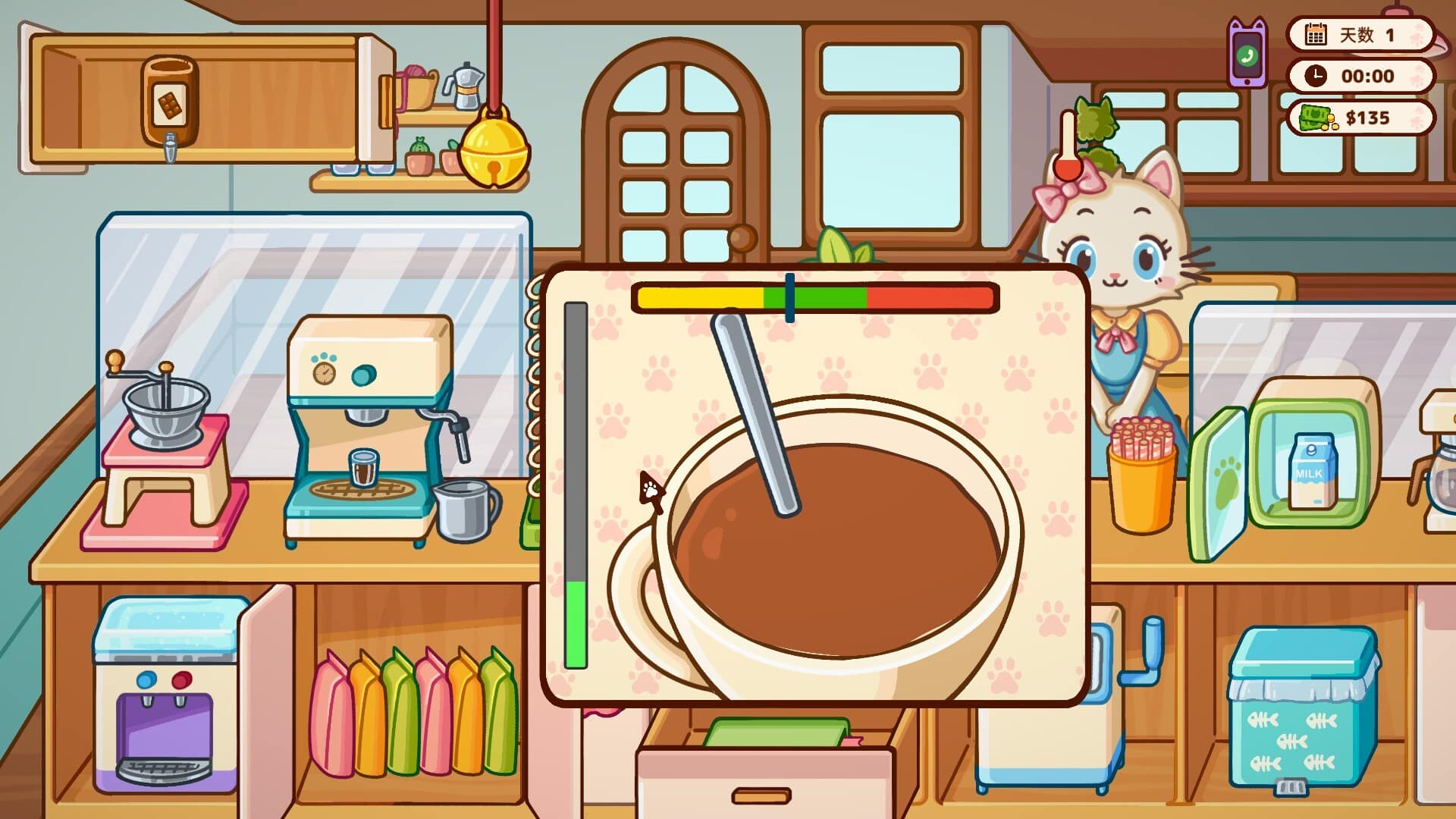The image size is (1456, 819).
Task: Open the 天数 day counter display
Action: [x=1361, y=34]
